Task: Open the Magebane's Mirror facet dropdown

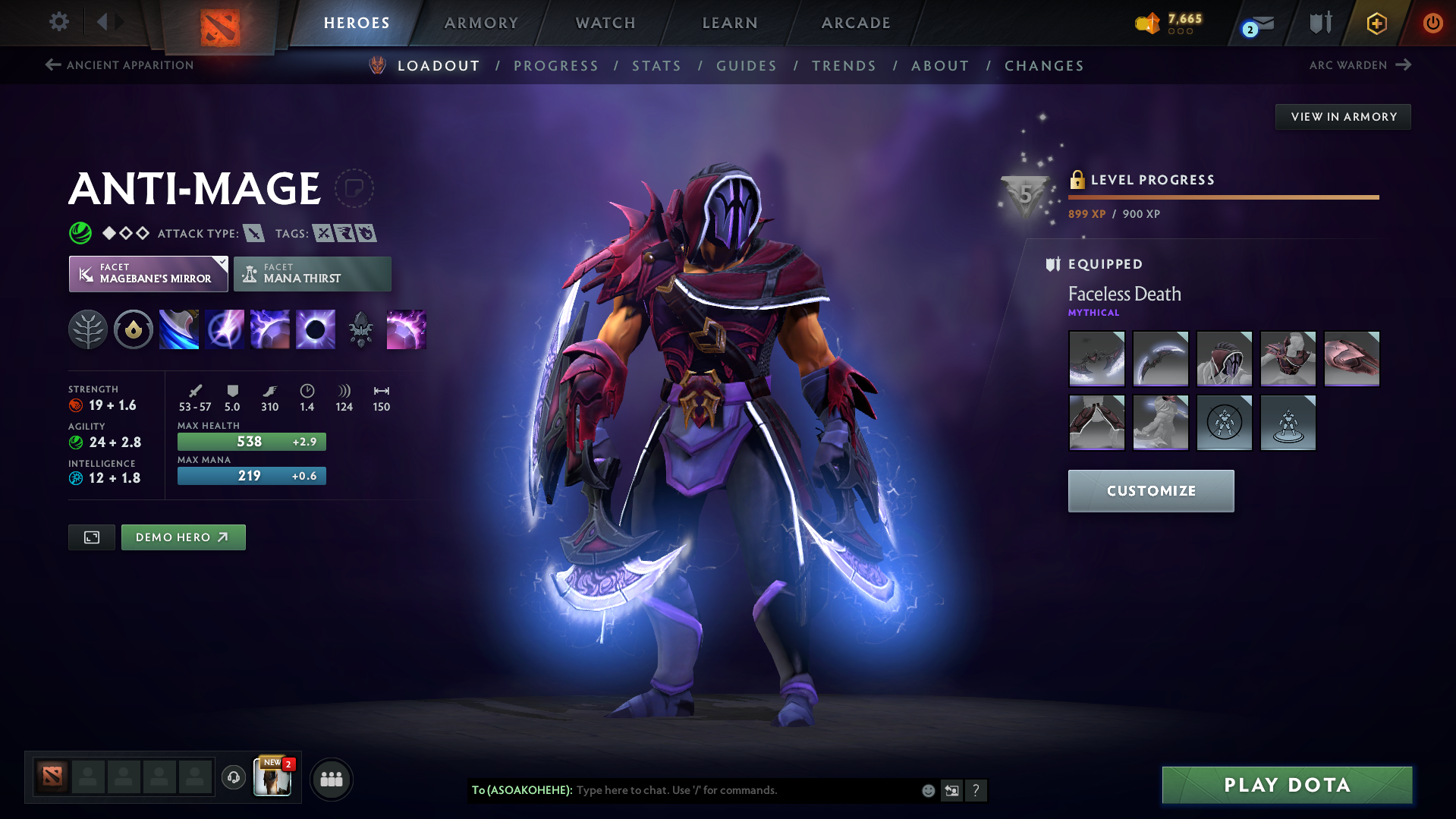Action: click(x=148, y=273)
